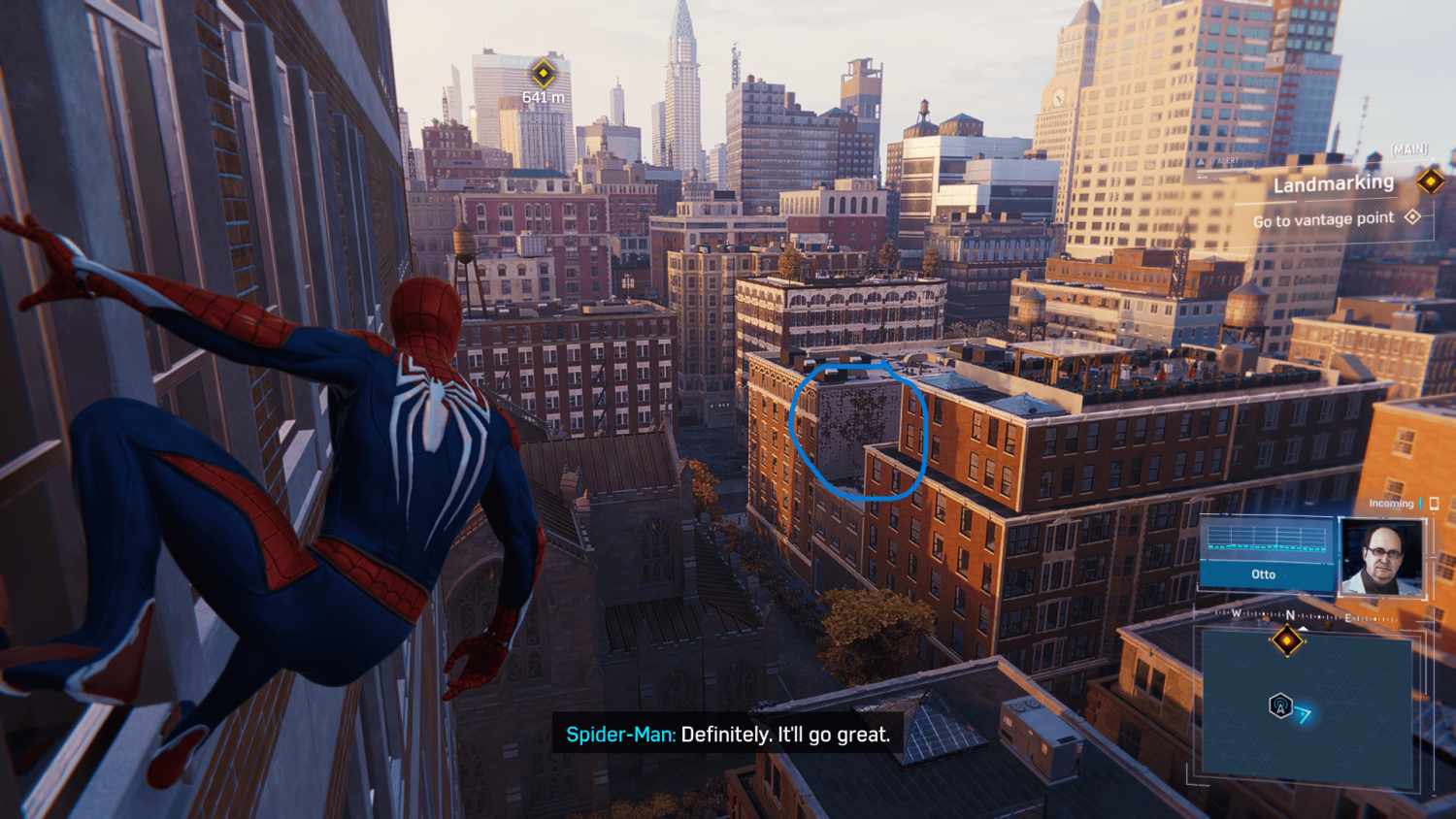Click the objective diamond marker on the minimap
This screenshot has width=1456, height=819.
click(1287, 640)
